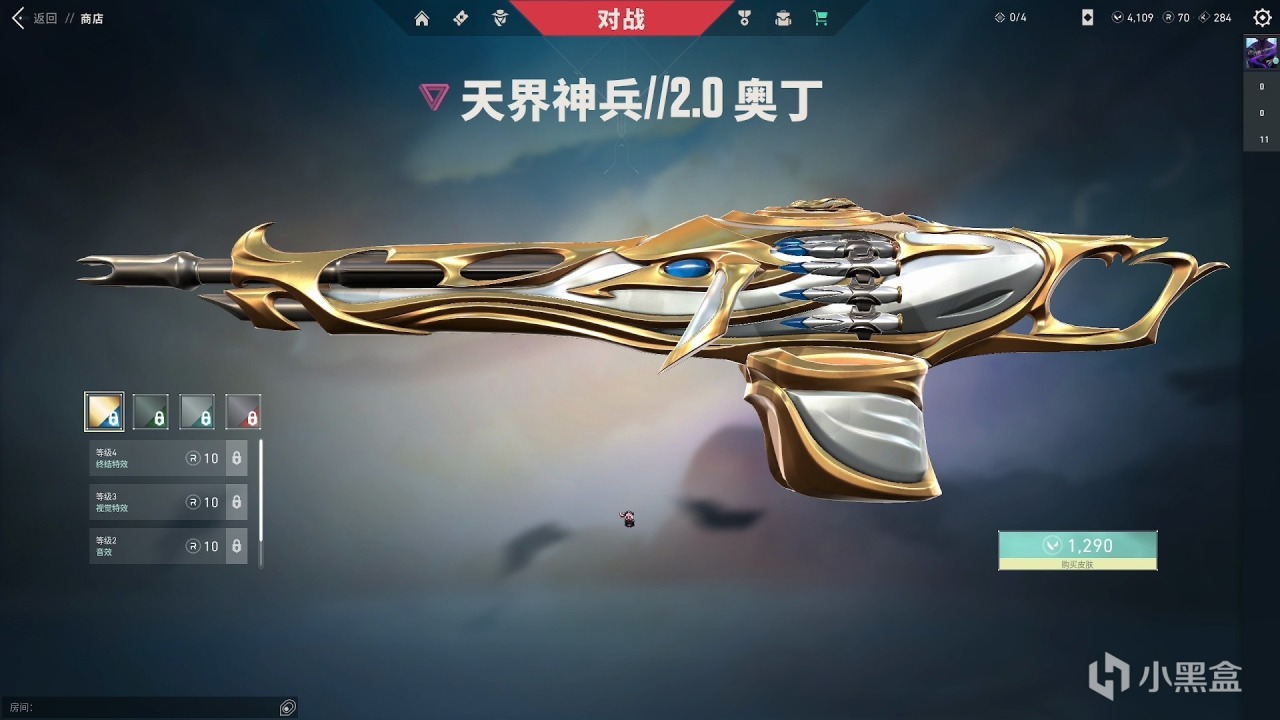This screenshot has width=1280, height=720.
Task: Open the collection backpack icon
Action: (782, 18)
